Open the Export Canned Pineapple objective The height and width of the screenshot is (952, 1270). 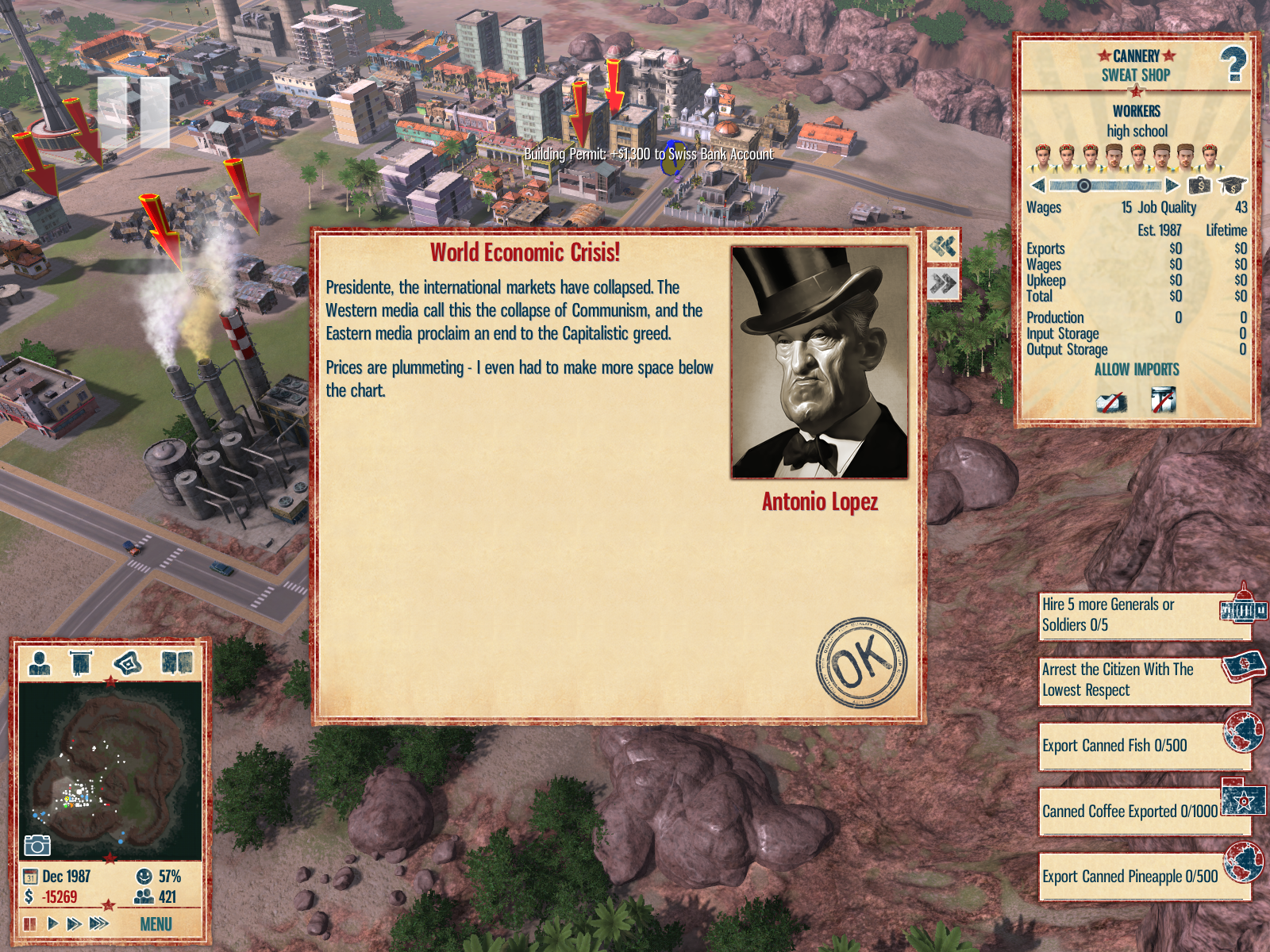point(1143,877)
